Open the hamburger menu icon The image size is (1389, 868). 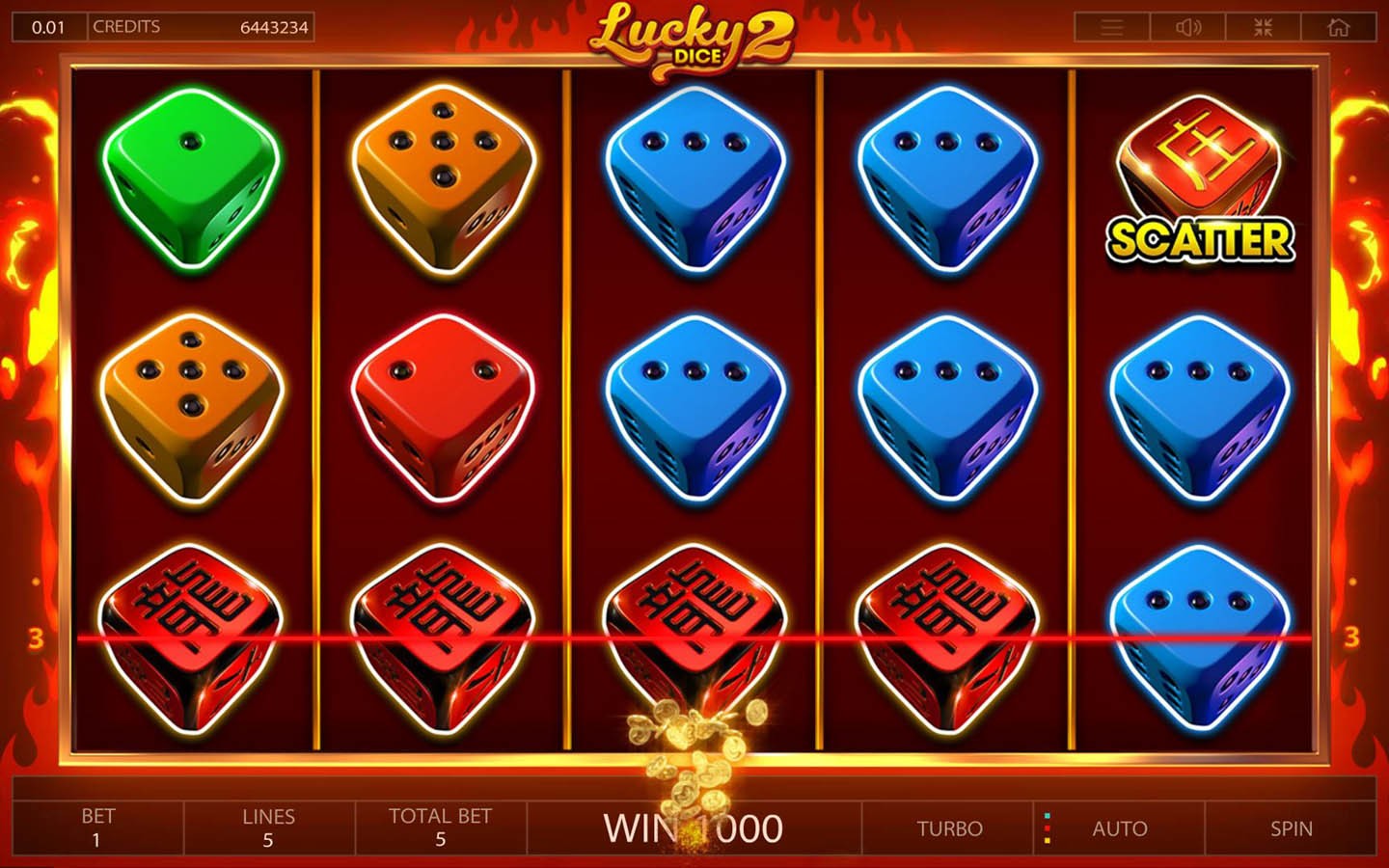pyautogui.click(x=1111, y=27)
